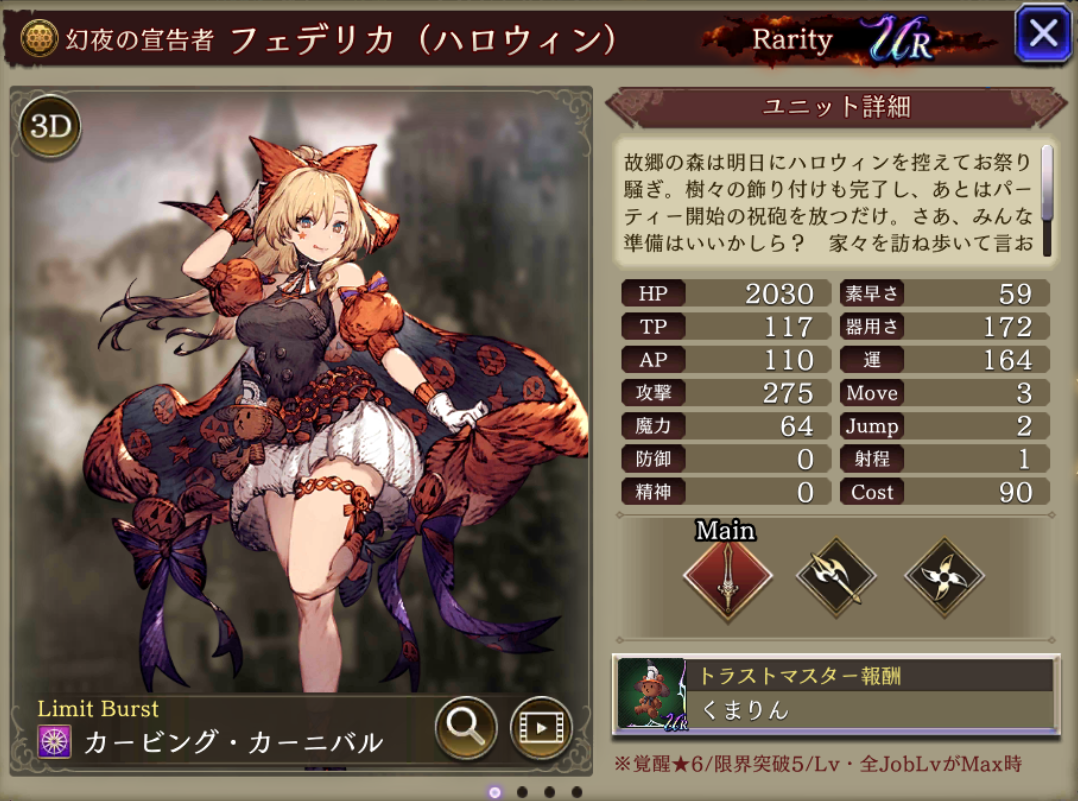Open the カービング・カーニバル limit burst skill icon
This screenshot has width=1078, height=801.
54,742
